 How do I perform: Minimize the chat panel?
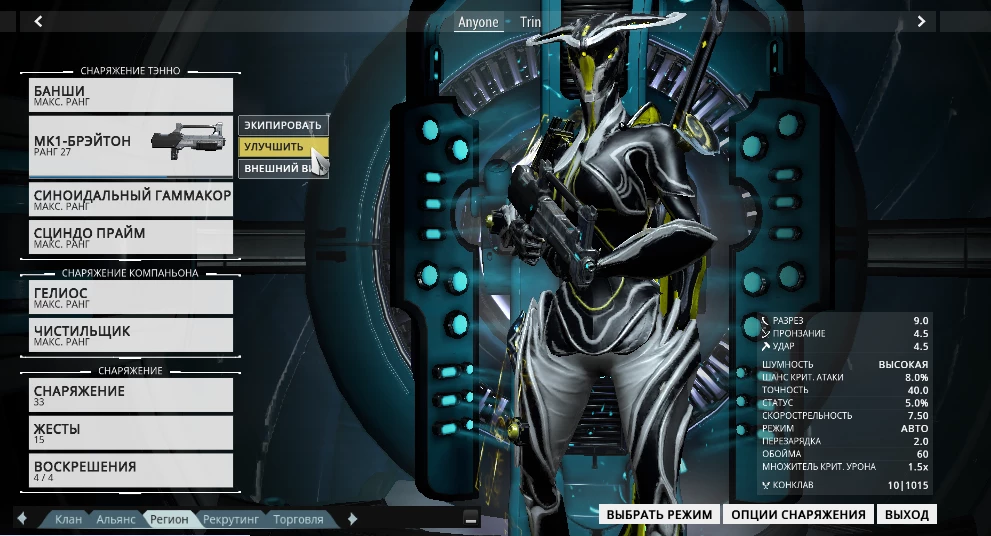[x=471, y=519]
